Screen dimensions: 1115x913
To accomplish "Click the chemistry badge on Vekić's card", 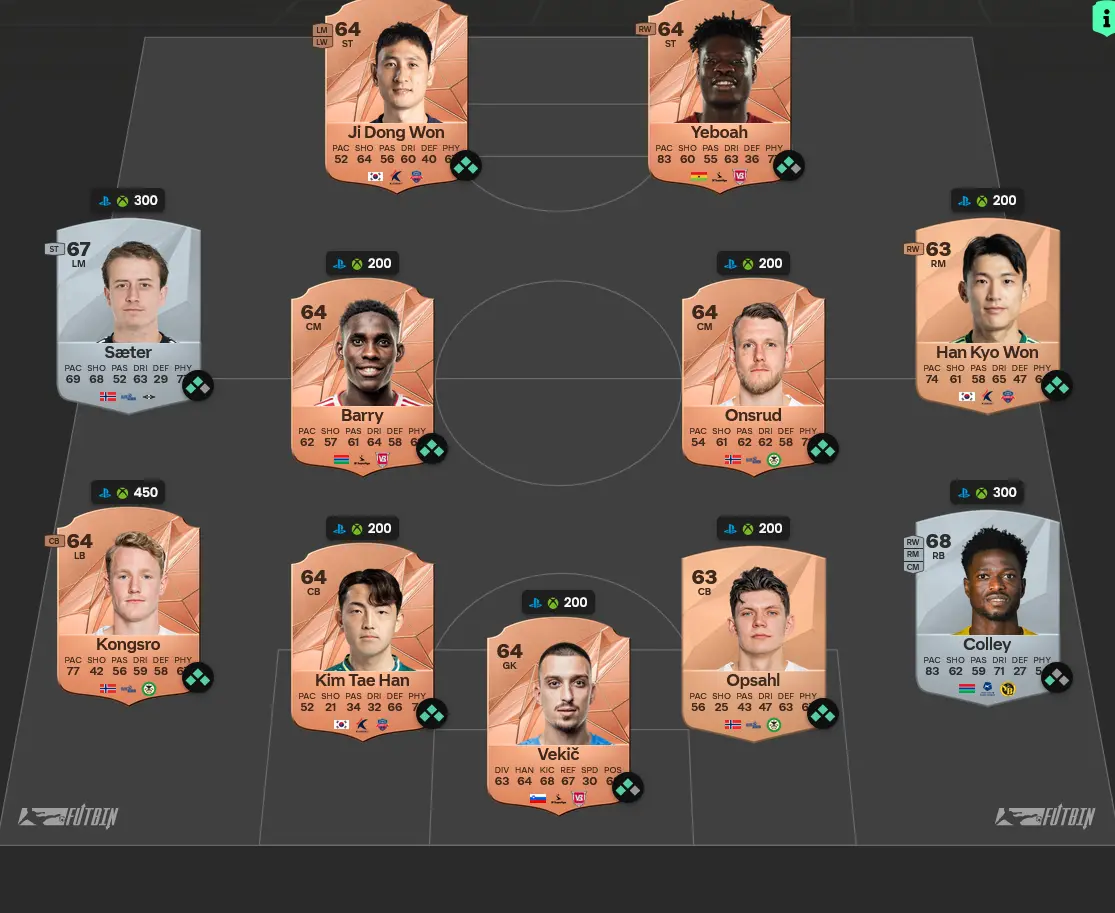I will click(x=627, y=787).
